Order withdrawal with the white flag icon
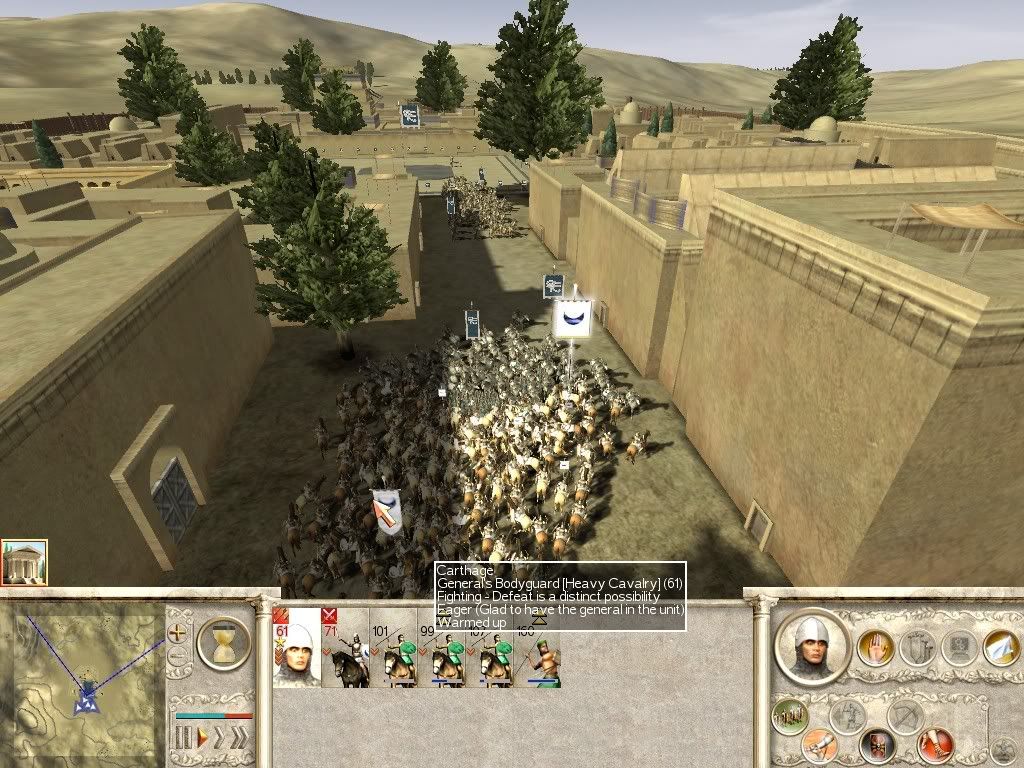1024x768 pixels. [x=1000, y=648]
